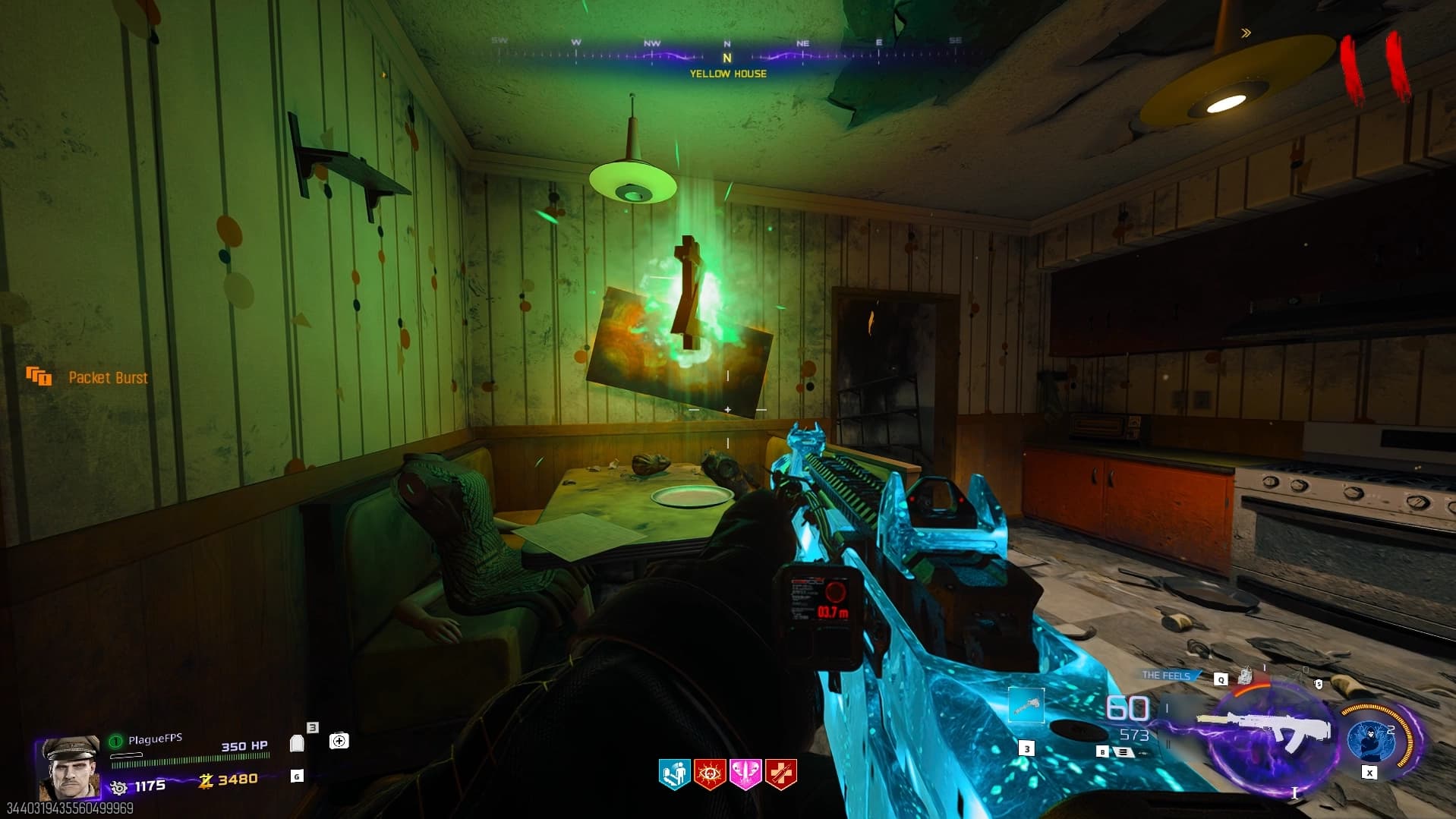Select the red eye perk icon
Screen dimensions: 1456x819
tap(710, 775)
